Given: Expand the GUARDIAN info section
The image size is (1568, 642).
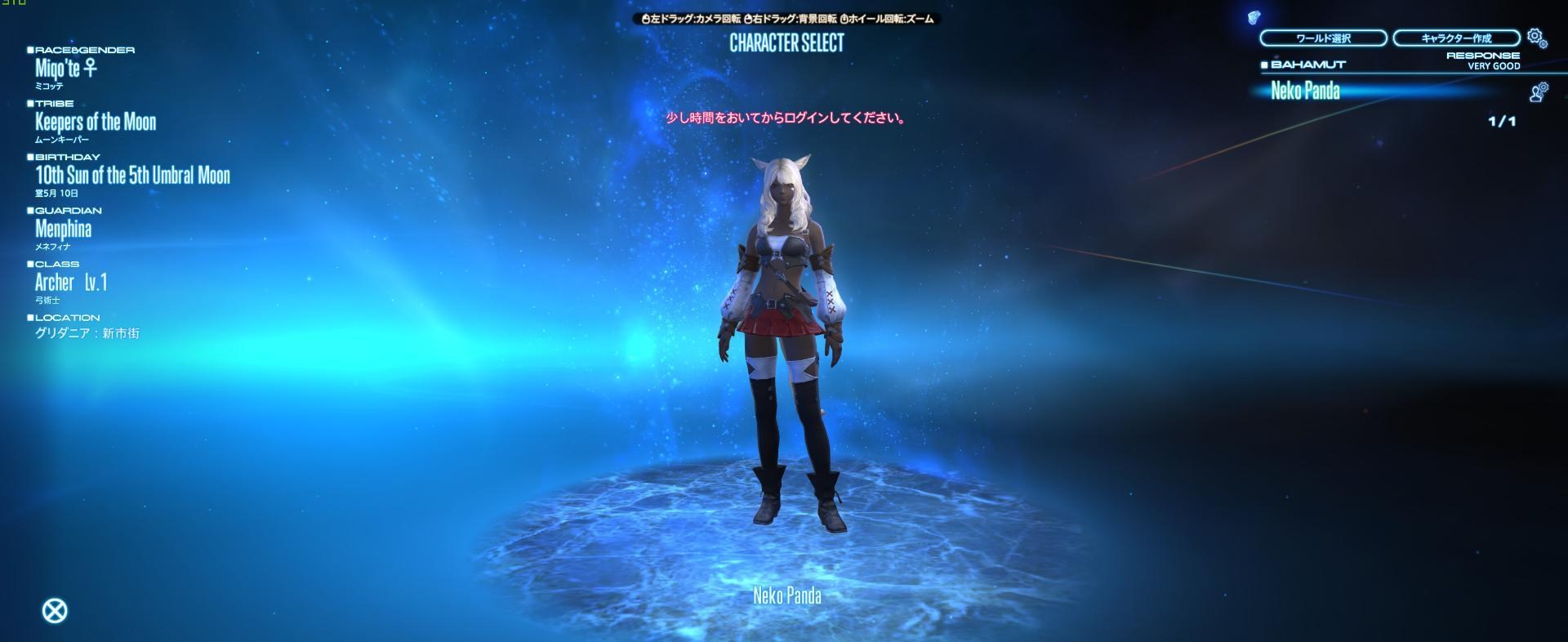Looking at the screenshot, I should (x=30, y=210).
